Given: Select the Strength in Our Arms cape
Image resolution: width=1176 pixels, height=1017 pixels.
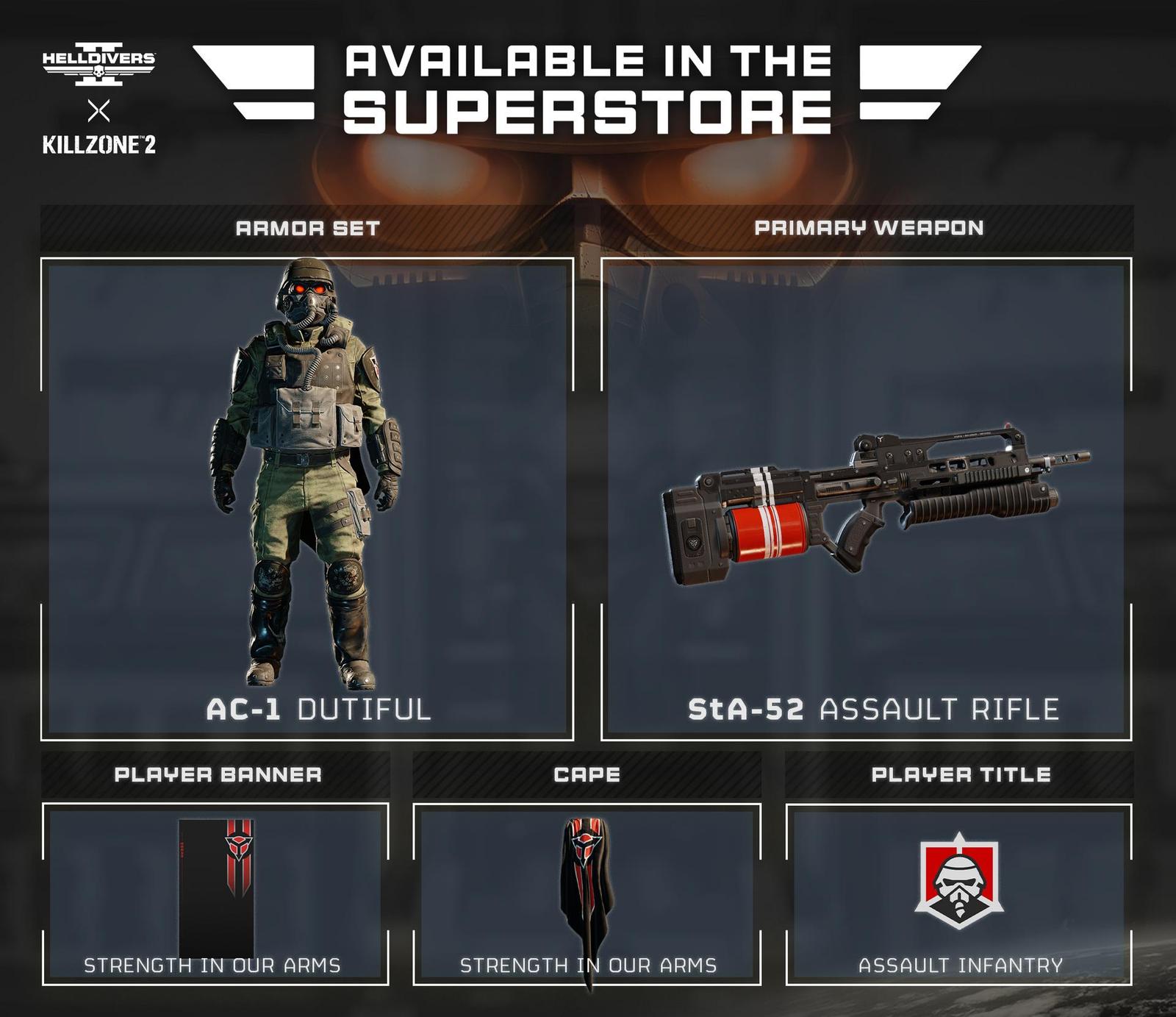Looking at the screenshot, I should coord(587,894).
